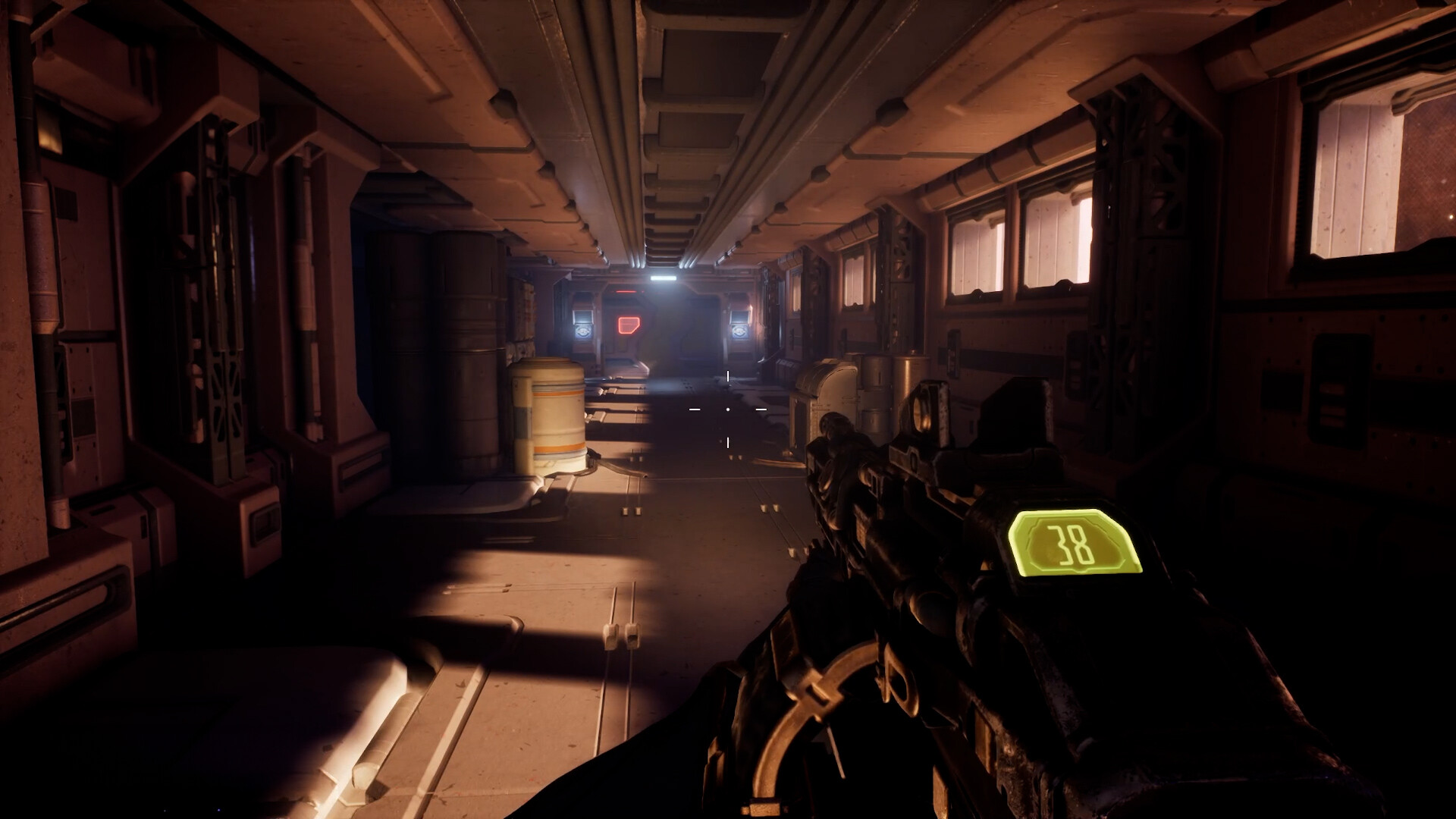Viewport: 1456px width, 819px height.
Task: Click the red status strip above the door
Action: [626, 291]
